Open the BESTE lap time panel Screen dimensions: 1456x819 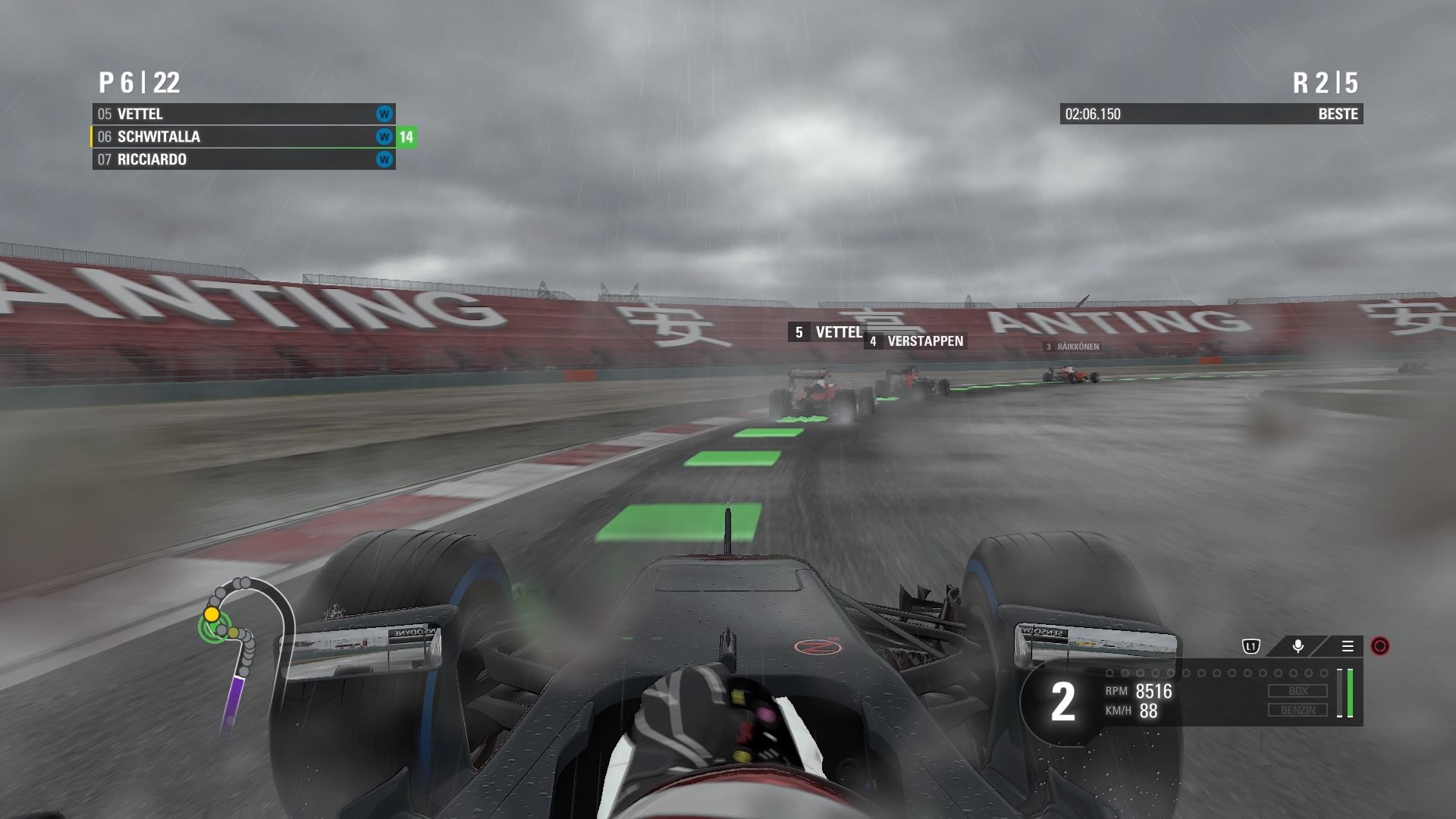(1211, 115)
